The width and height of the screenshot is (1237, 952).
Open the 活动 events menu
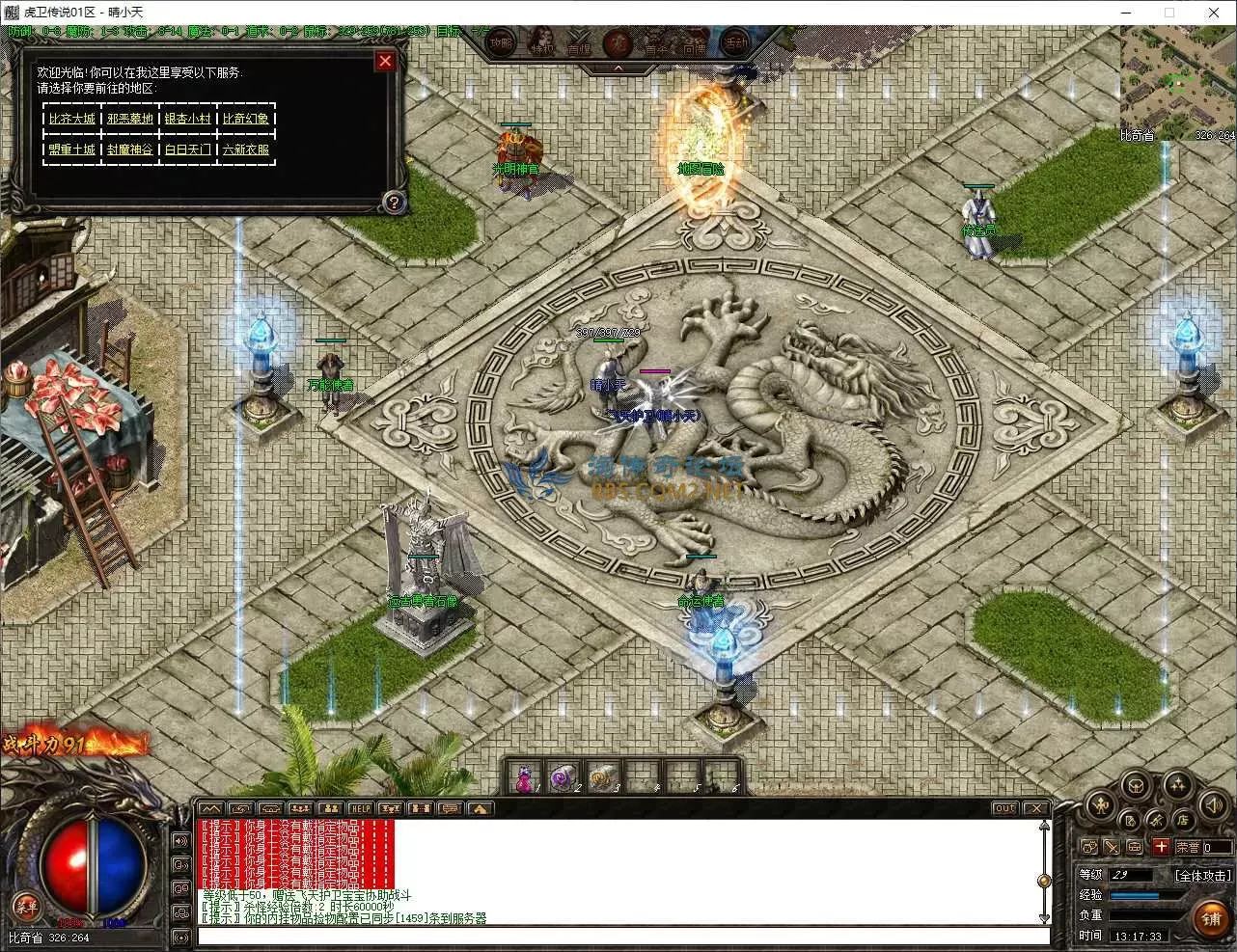[x=736, y=43]
